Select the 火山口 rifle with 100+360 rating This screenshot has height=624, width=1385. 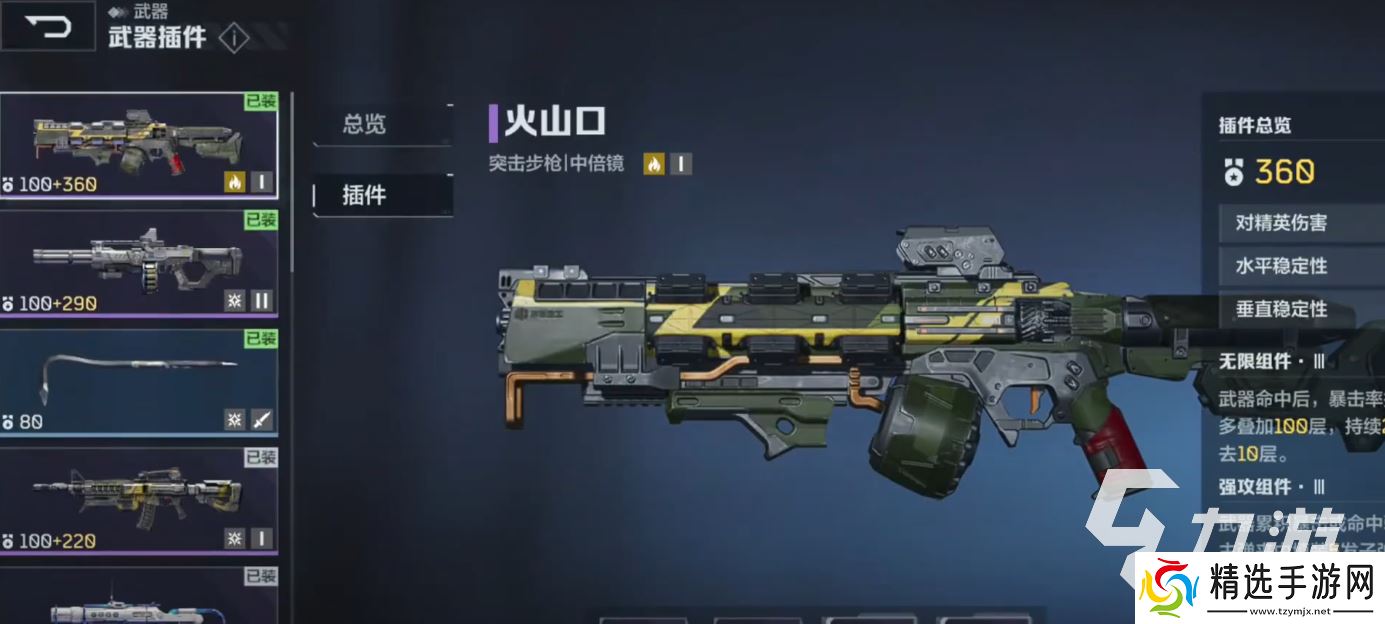click(x=138, y=146)
